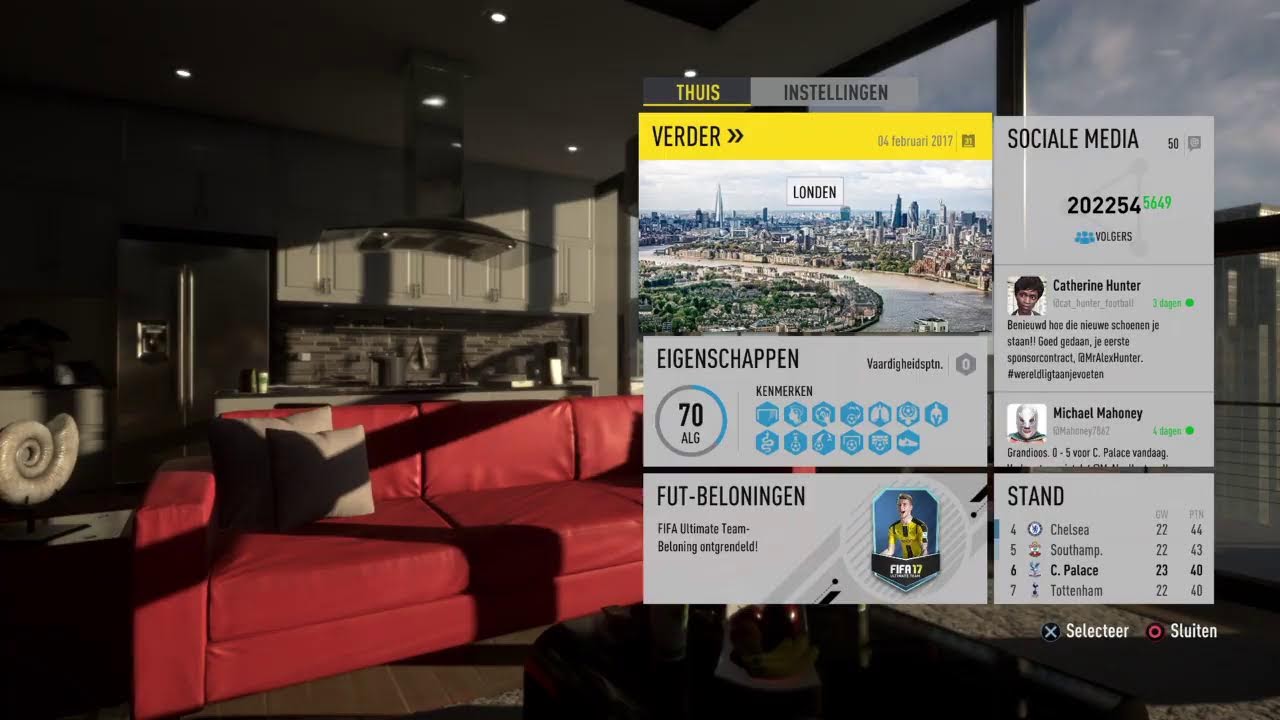View Catherine Hunter's social post
This screenshot has height=720, width=1280.
(x=1103, y=327)
